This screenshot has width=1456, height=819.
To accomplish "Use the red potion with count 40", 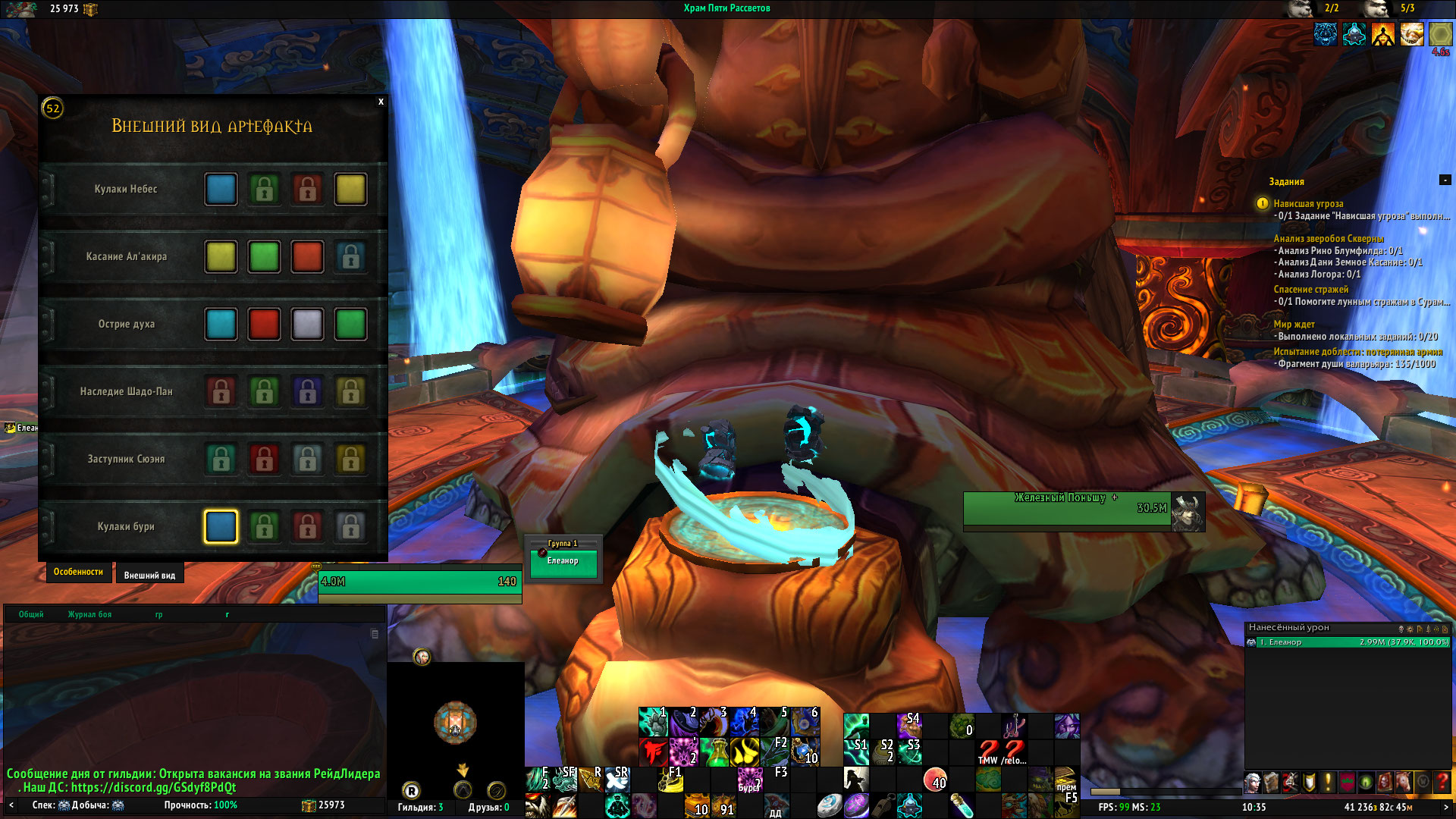I will (x=936, y=779).
